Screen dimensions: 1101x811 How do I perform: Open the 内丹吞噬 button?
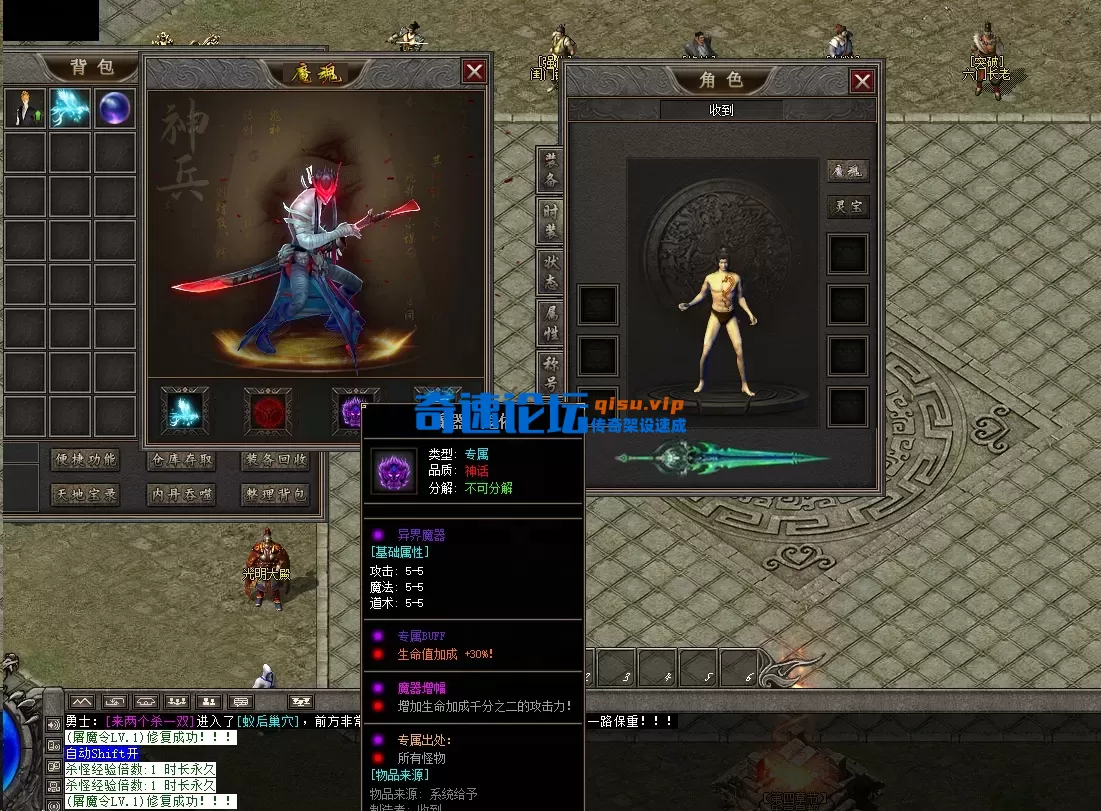[x=180, y=494]
